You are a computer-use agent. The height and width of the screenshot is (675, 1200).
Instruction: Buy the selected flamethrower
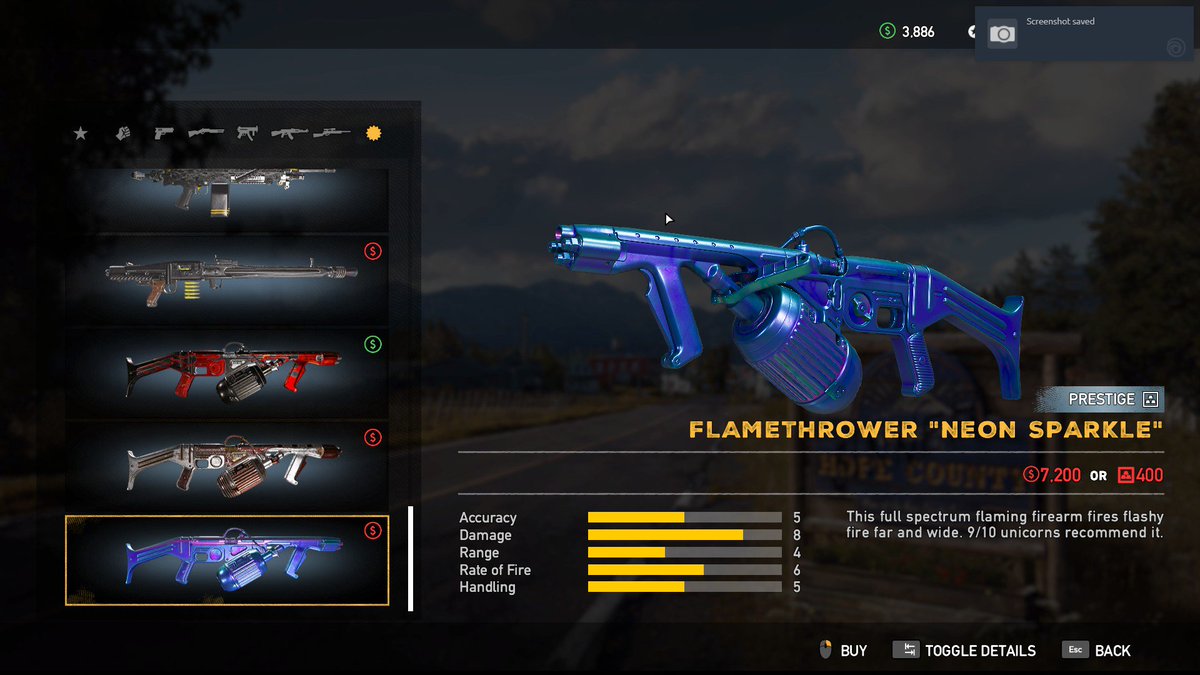click(842, 651)
